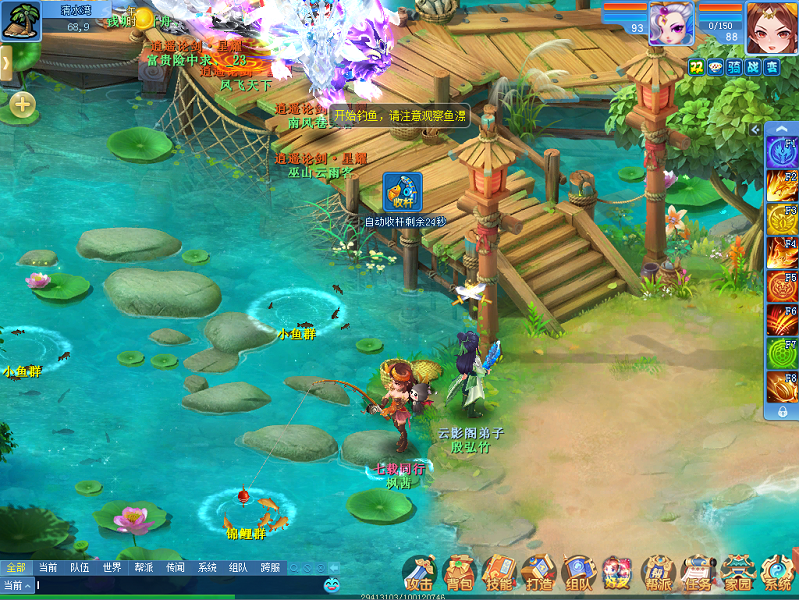The height and width of the screenshot is (600, 799).
Task: Select the 全部 chat tab
Action: coord(16,567)
